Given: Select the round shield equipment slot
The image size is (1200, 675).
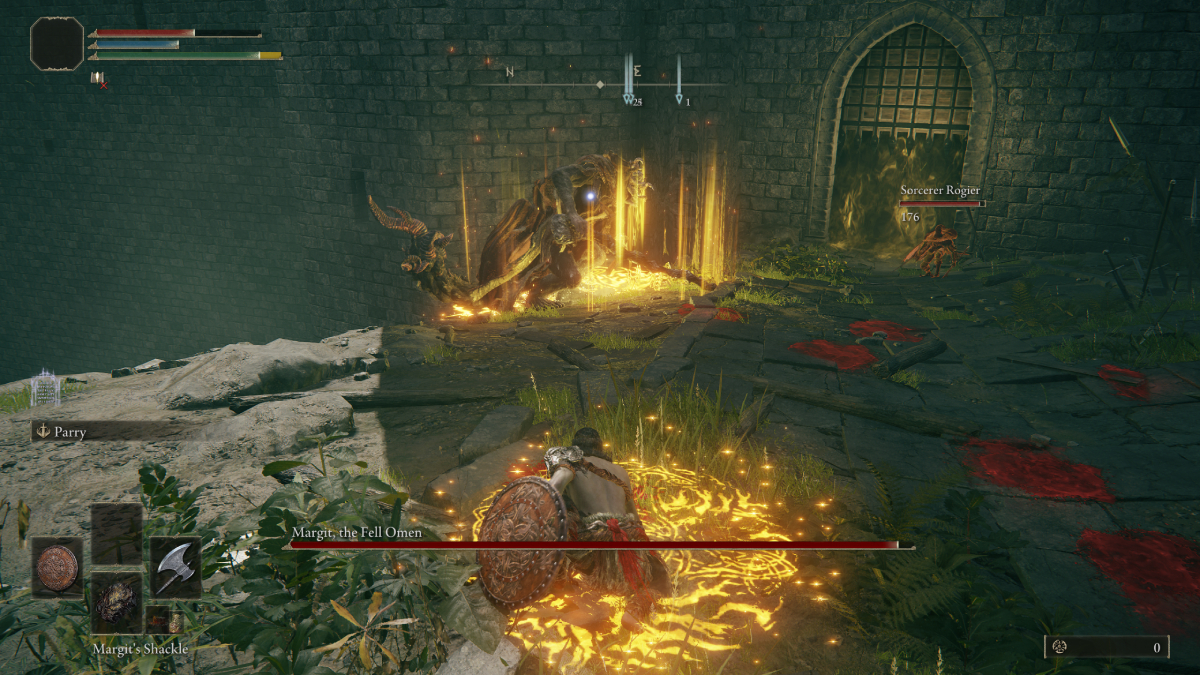Looking at the screenshot, I should [56, 567].
